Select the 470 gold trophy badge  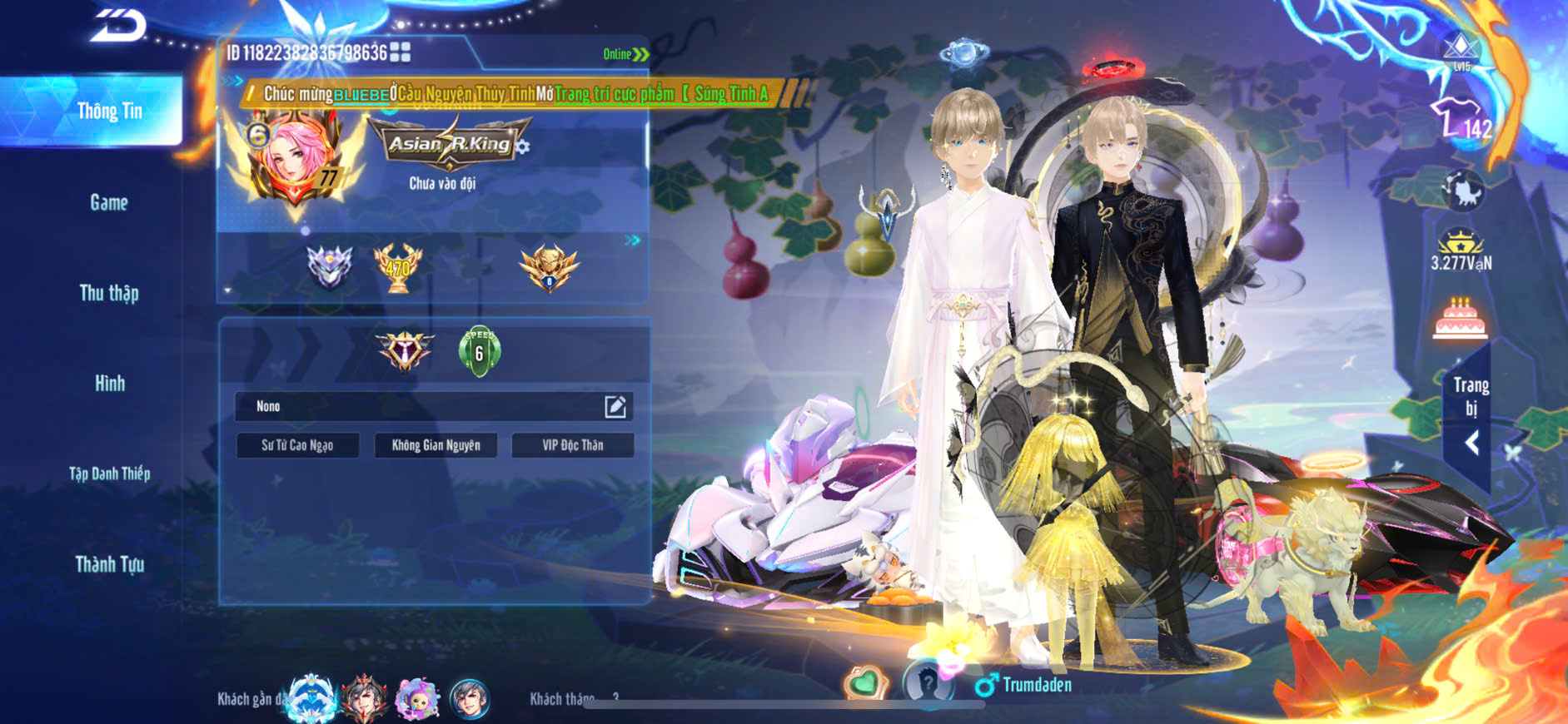tap(398, 267)
